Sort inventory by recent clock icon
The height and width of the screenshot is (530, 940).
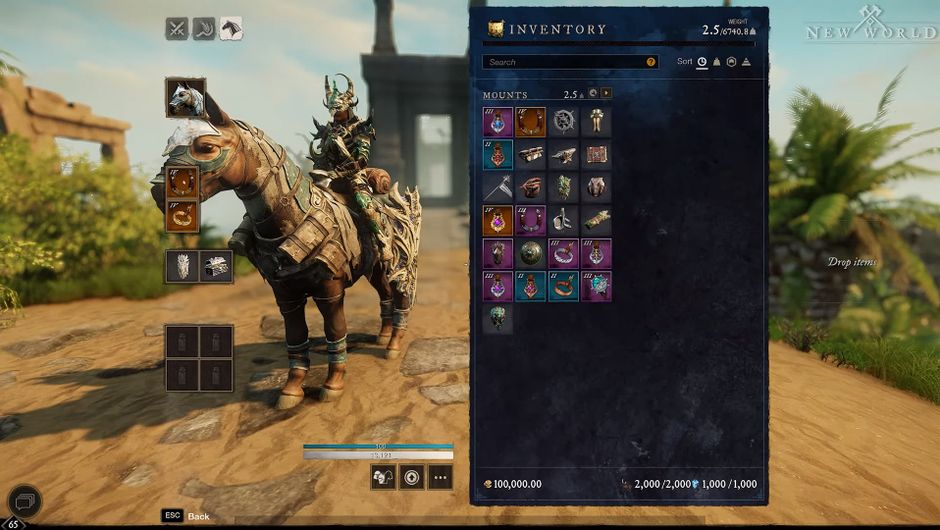(x=702, y=62)
